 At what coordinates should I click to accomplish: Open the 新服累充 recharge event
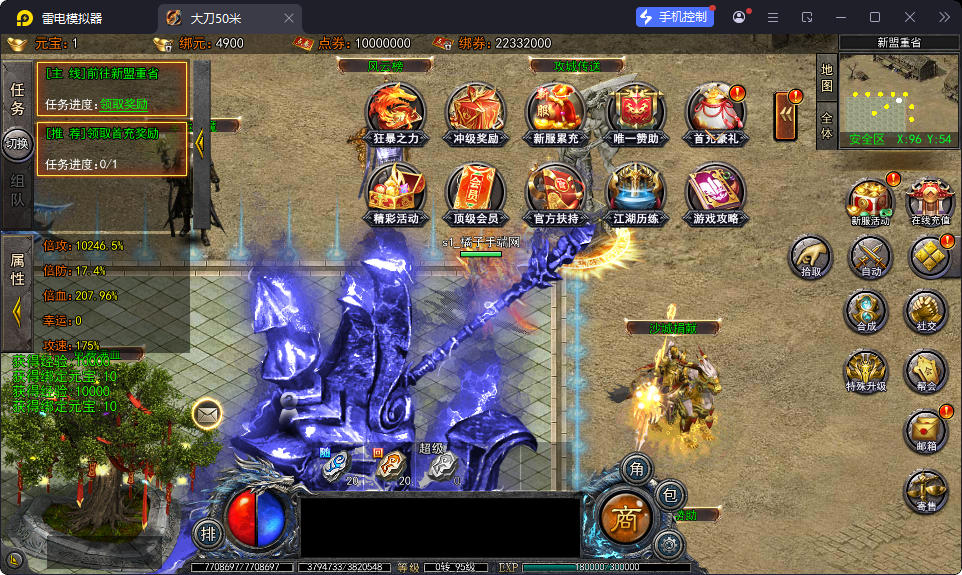(556, 112)
